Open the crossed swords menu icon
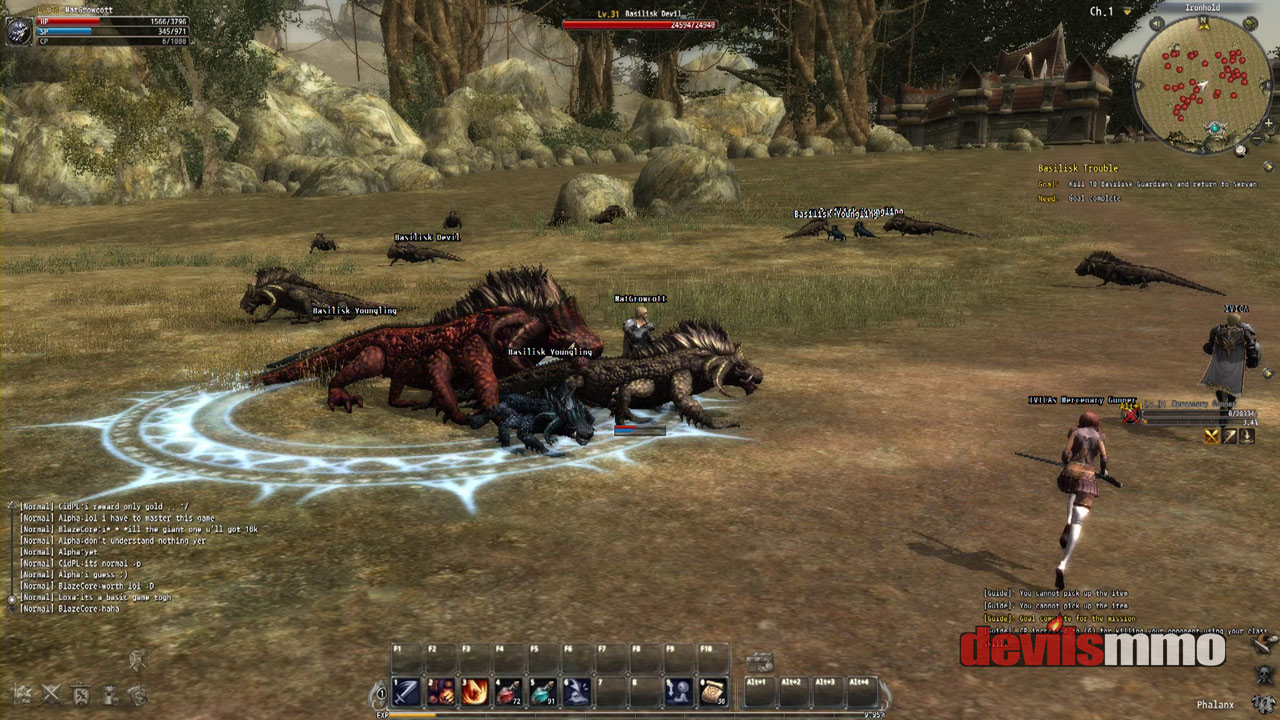This screenshot has width=1280, height=720. click(x=51, y=693)
